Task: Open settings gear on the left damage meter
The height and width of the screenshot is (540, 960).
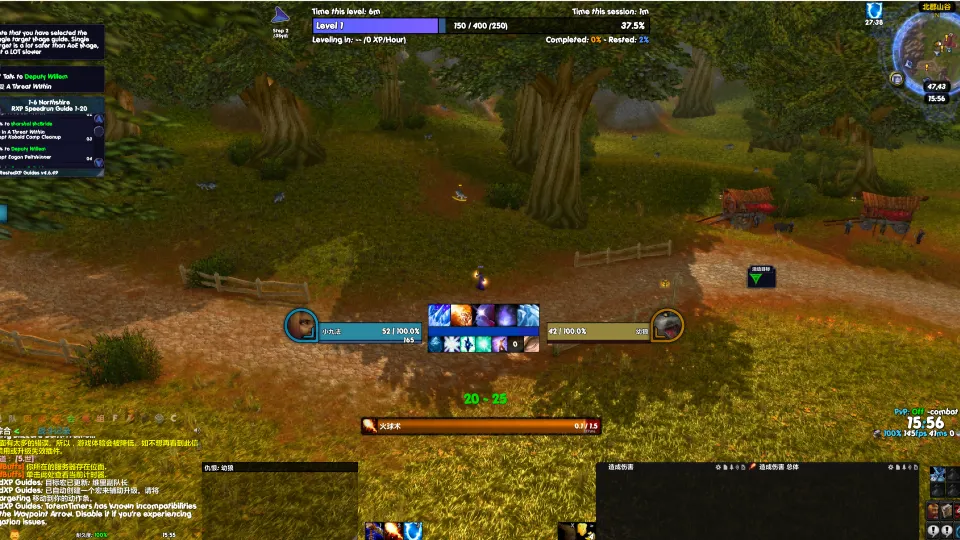Action: (x=720, y=467)
